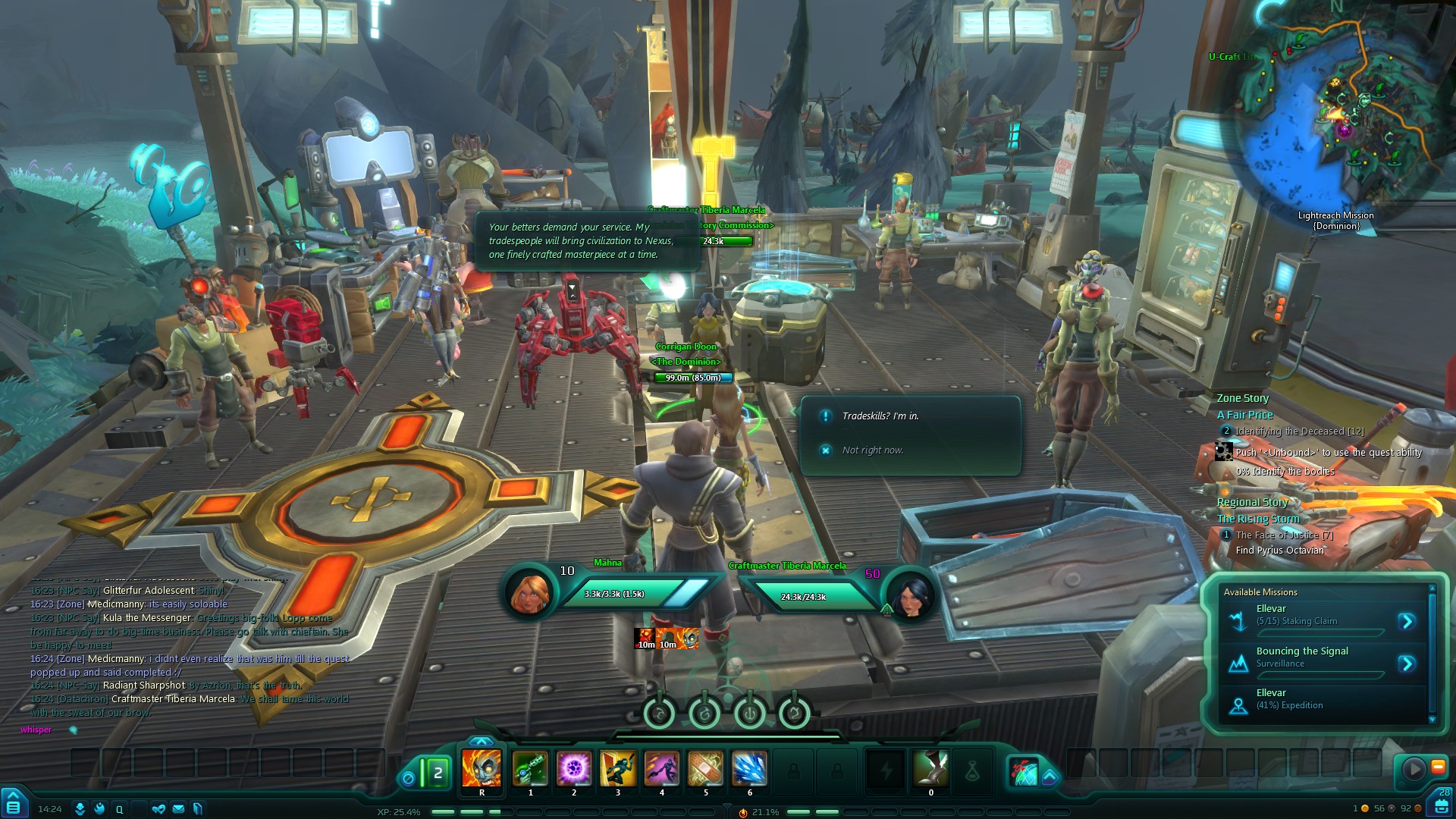Select Mahna's player portrait frame
This screenshot has width=1456, height=819.
(x=530, y=593)
